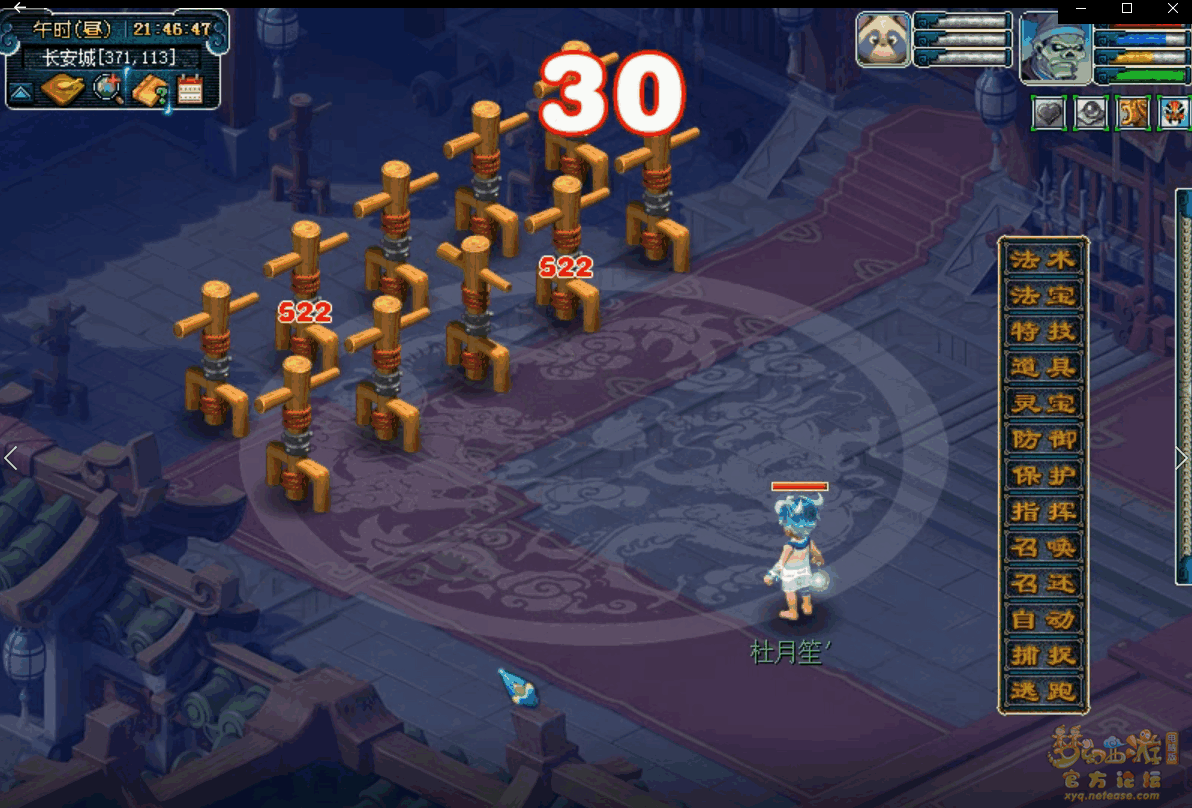Close the game window

coord(1173,9)
